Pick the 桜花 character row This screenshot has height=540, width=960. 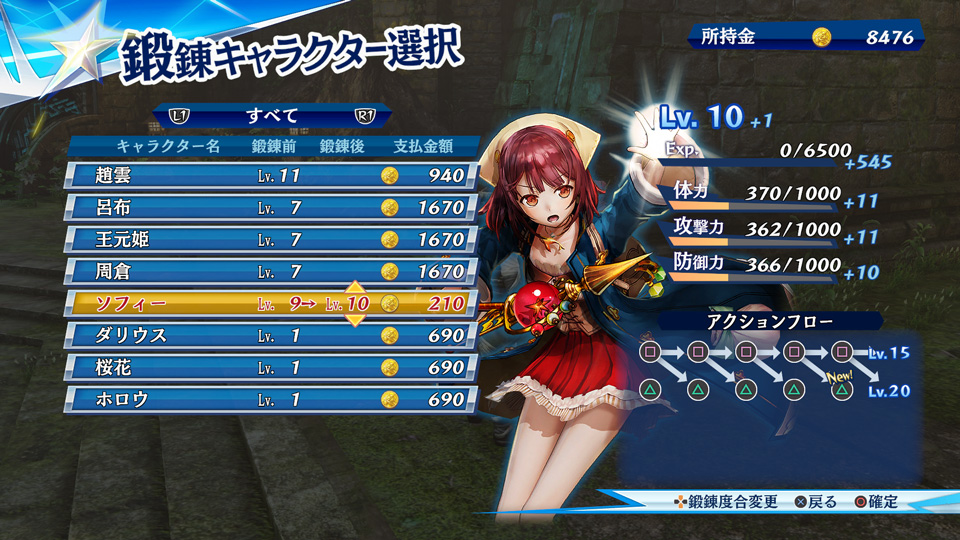tap(268, 368)
